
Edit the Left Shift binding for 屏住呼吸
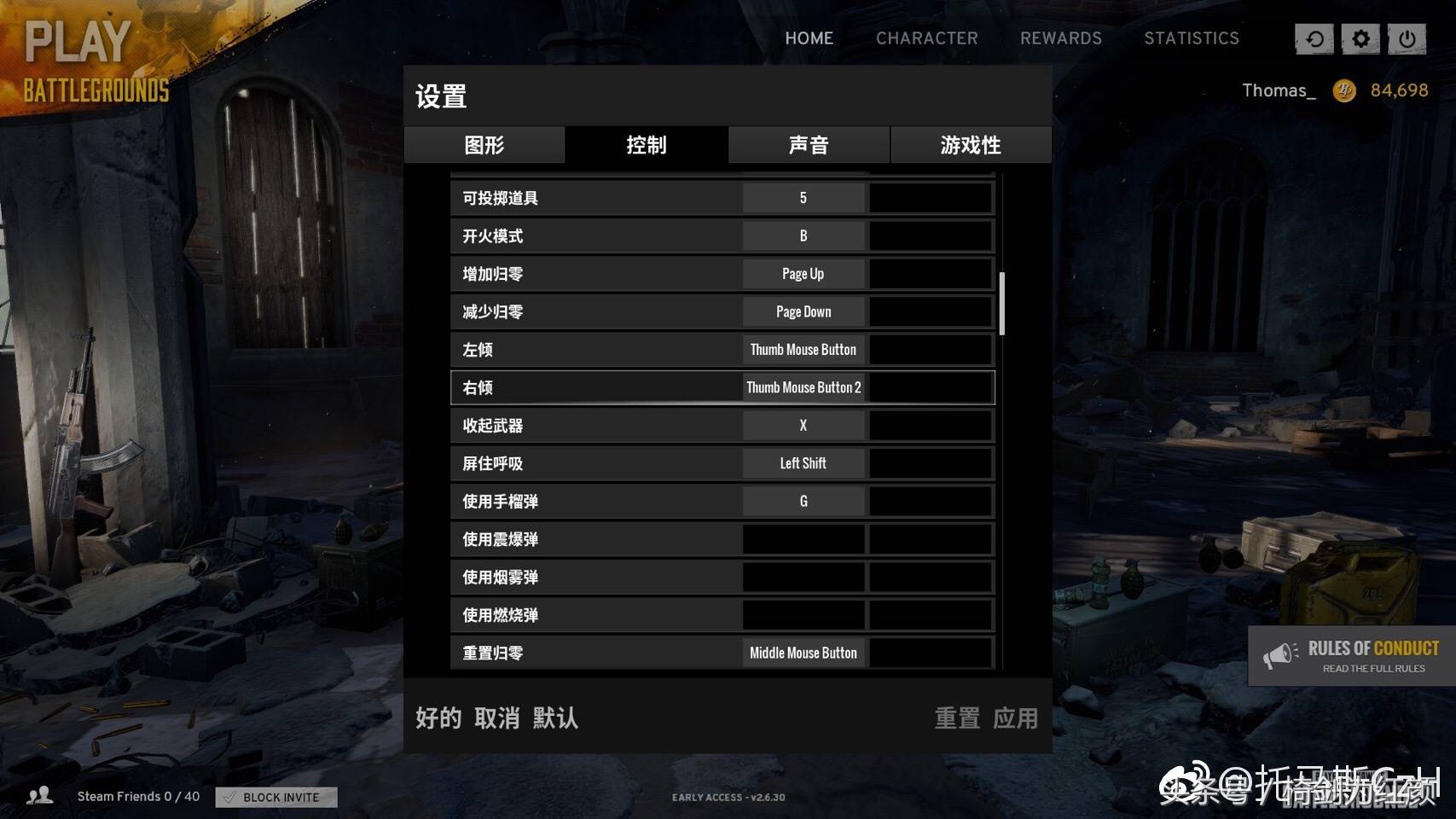tap(803, 463)
